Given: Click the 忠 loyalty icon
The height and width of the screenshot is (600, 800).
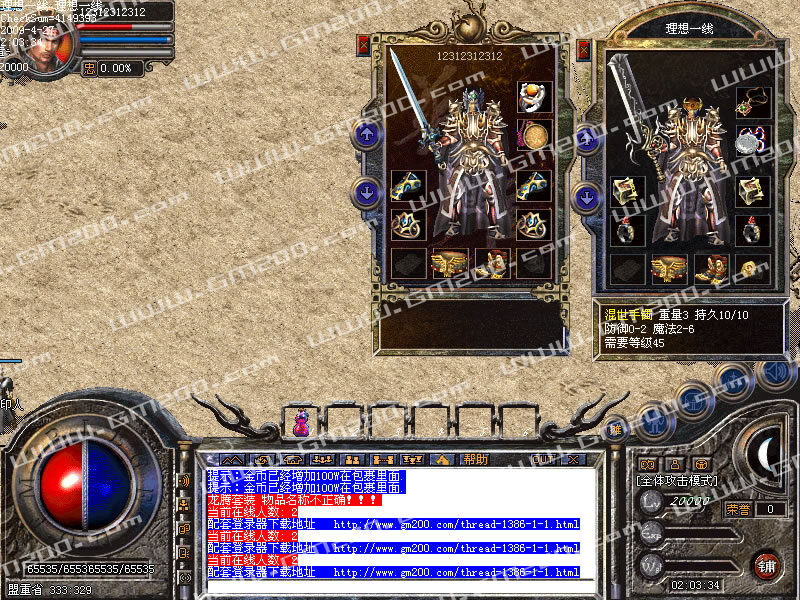Looking at the screenshot, I should point(90,68).
